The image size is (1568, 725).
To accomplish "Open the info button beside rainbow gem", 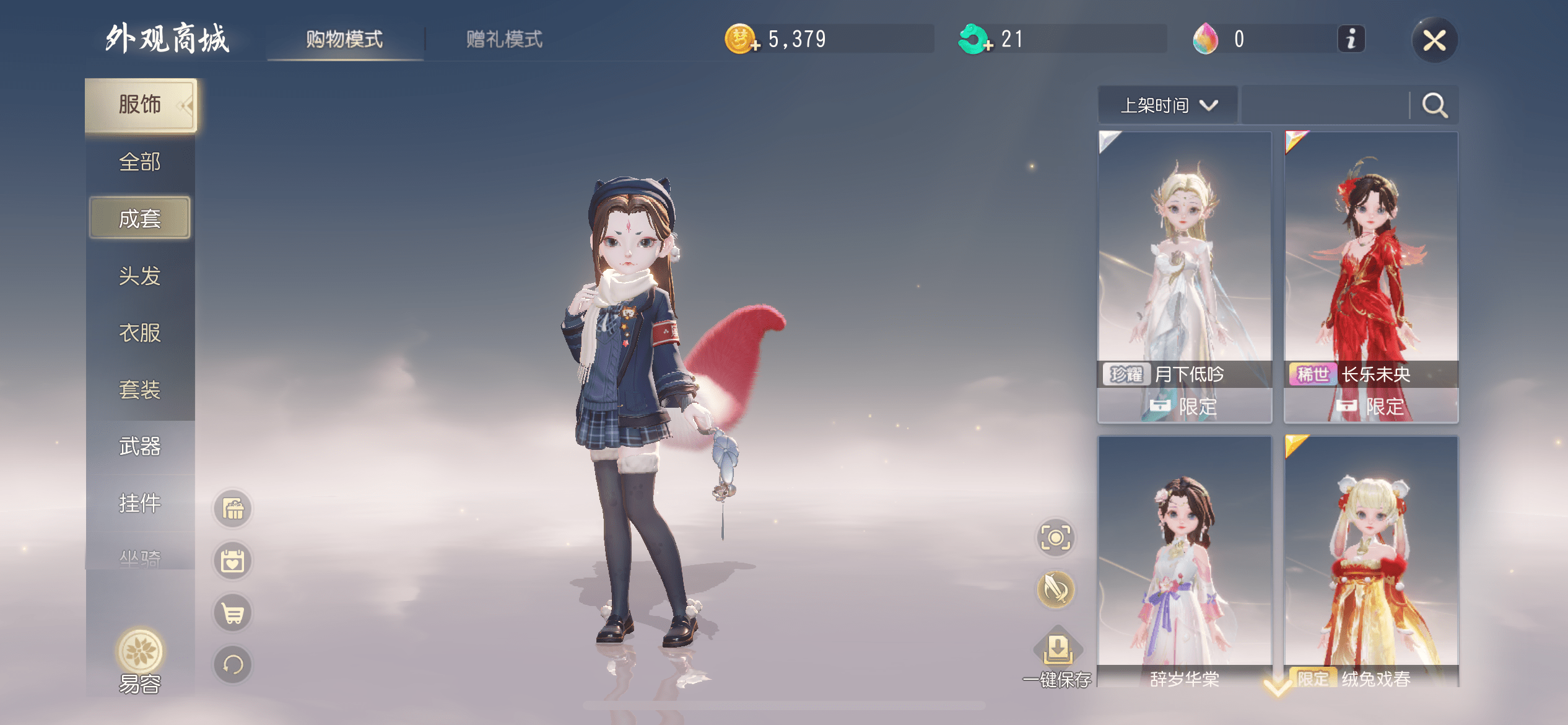I will click(x=1351, y=40).
